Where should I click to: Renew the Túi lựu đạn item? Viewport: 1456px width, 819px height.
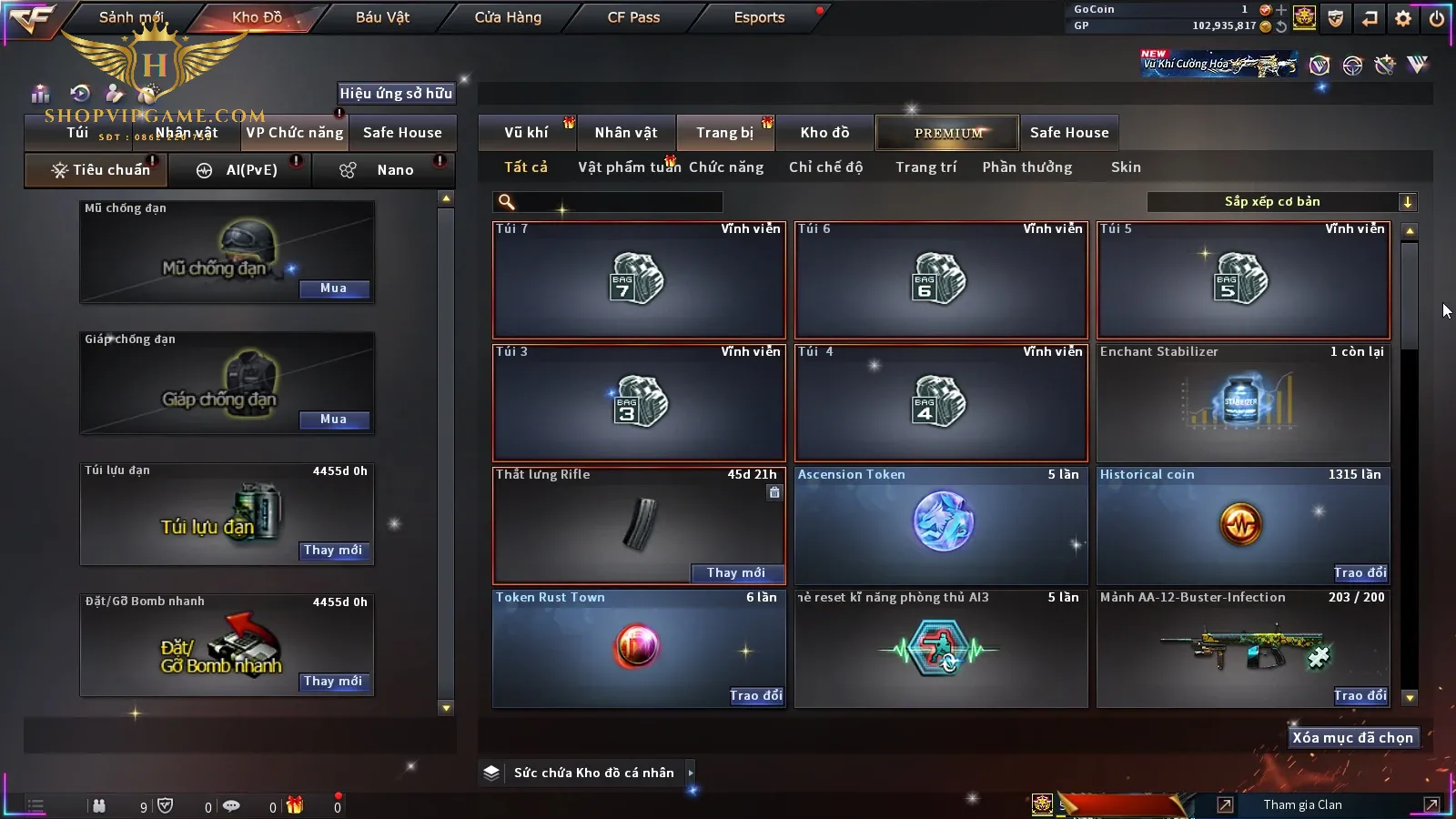coord(334,551)
